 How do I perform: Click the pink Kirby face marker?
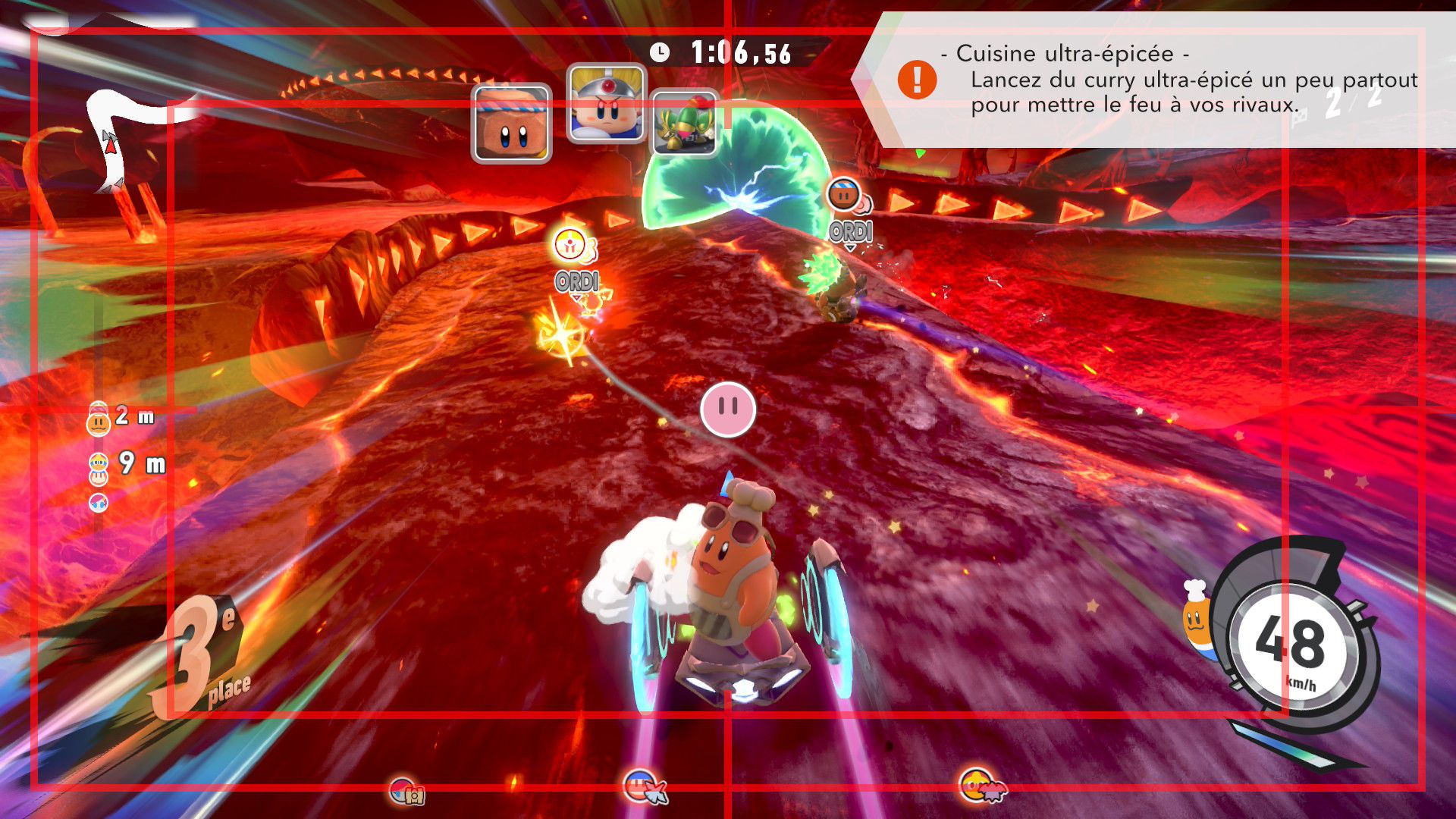727,409
